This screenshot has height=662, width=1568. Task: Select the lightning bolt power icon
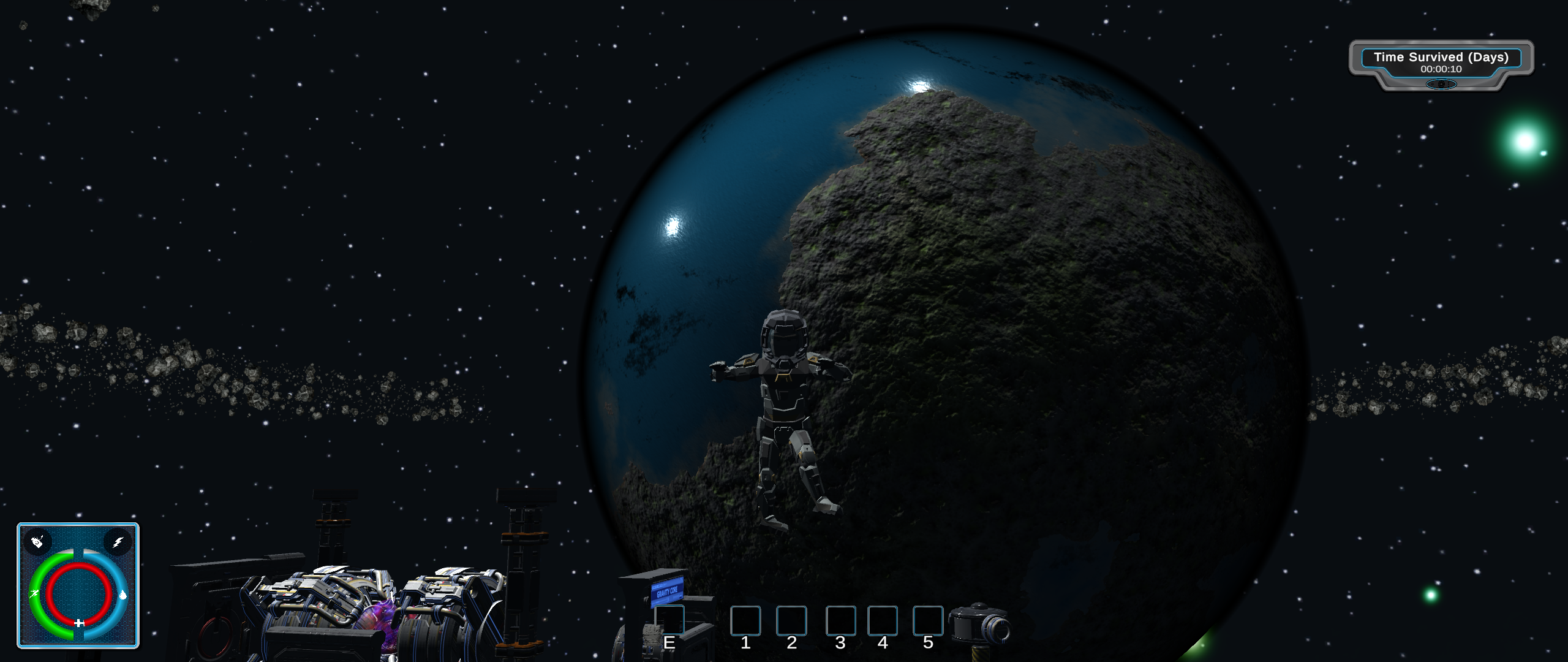point(118,542)
